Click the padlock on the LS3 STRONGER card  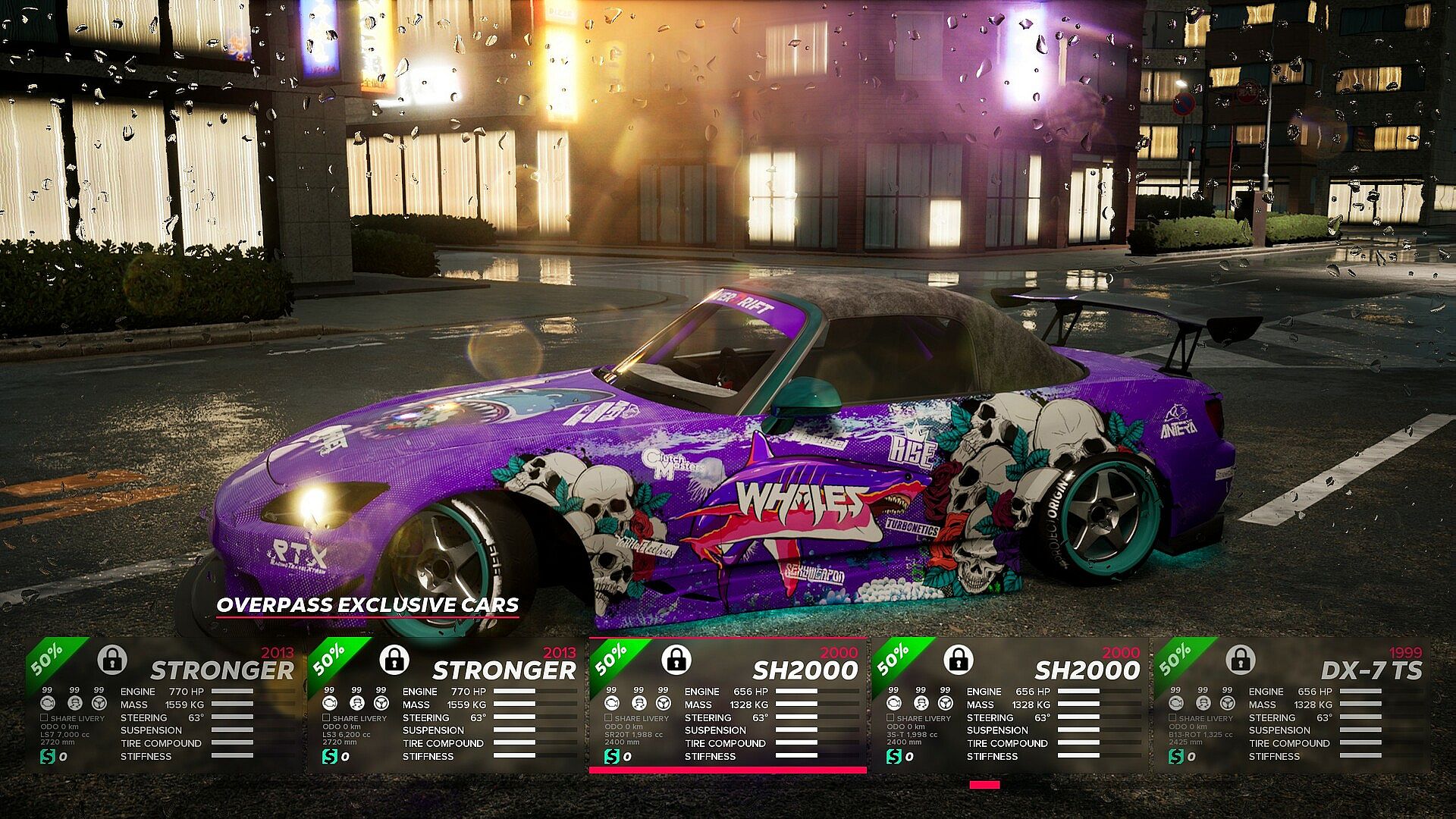[394, 660]
